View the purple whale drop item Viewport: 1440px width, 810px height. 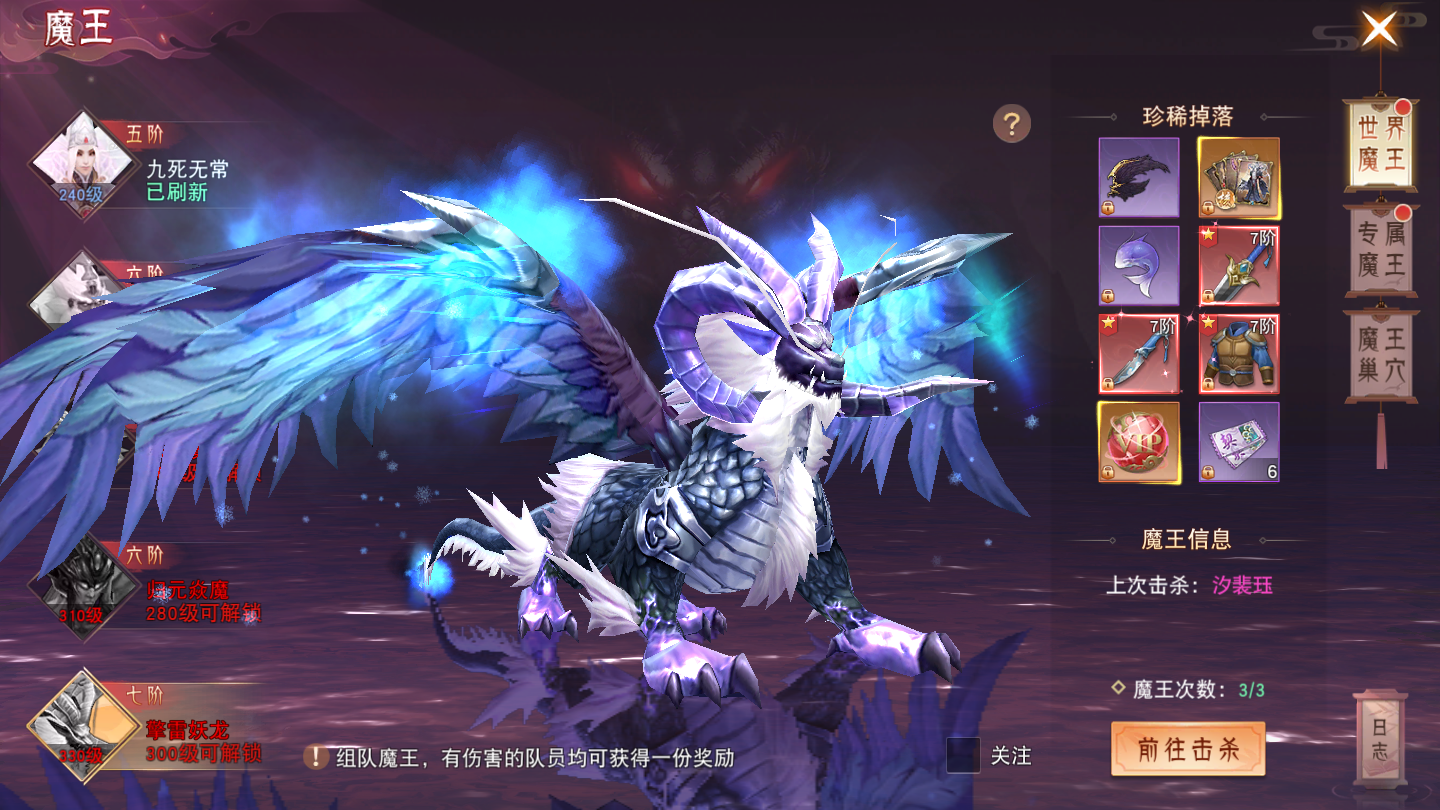tap(1140, 265)
